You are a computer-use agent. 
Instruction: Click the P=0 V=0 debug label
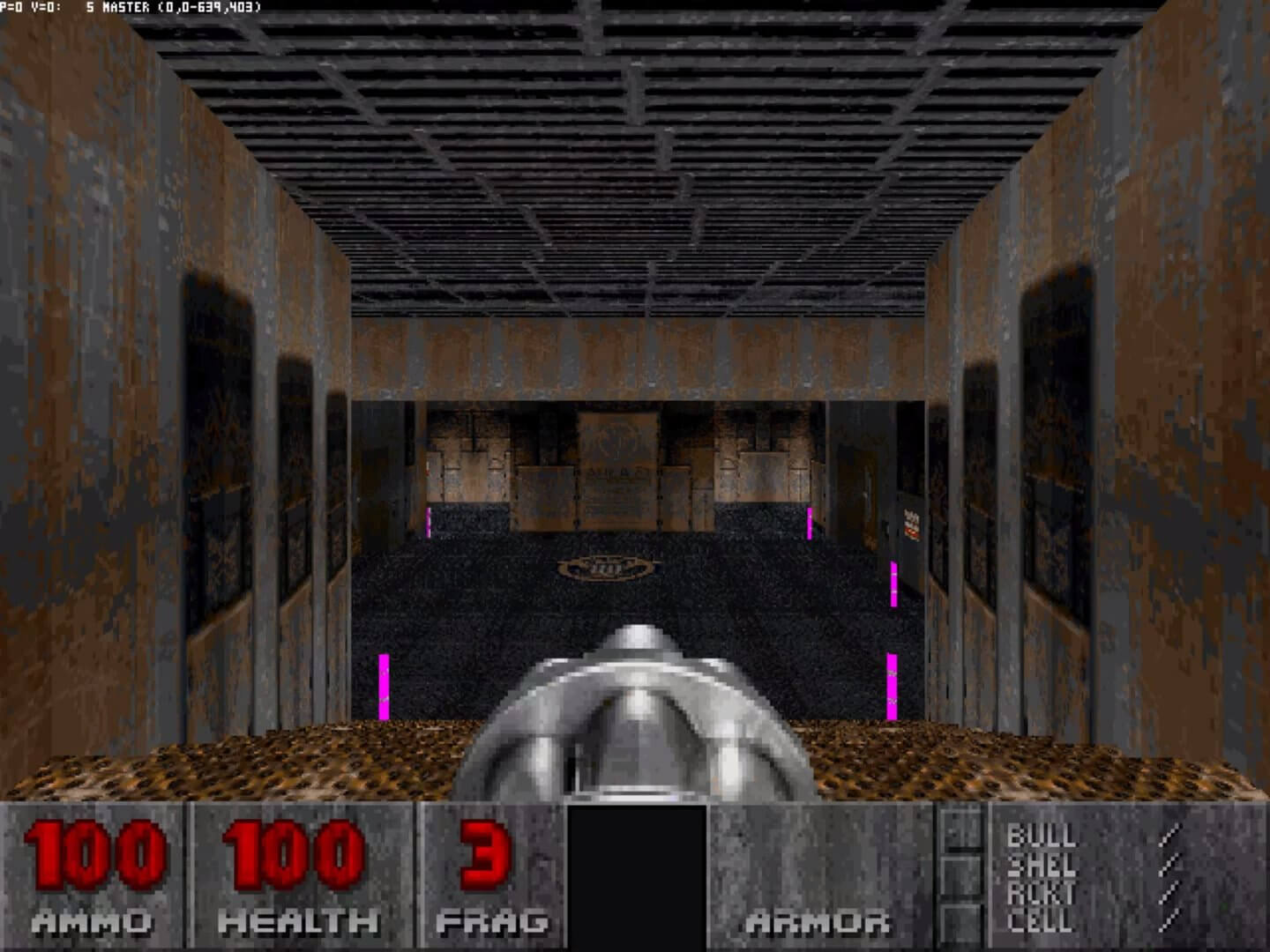pyautogui.click(x=28, y=6)
